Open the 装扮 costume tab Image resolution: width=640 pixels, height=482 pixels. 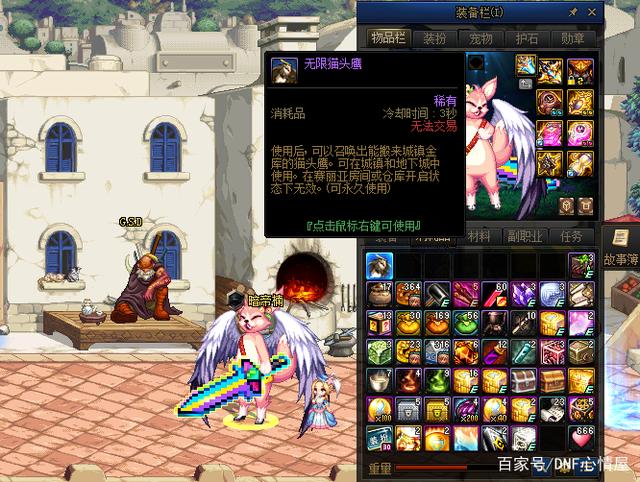tap(434, 38)
